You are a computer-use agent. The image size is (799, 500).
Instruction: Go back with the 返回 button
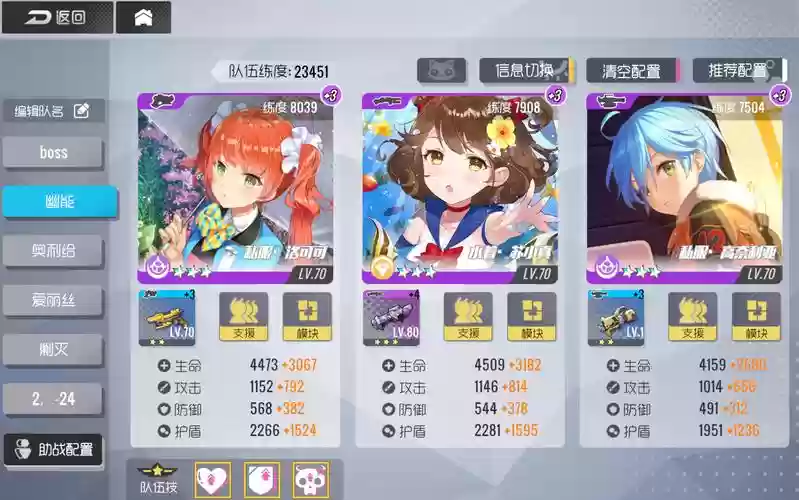56,17
